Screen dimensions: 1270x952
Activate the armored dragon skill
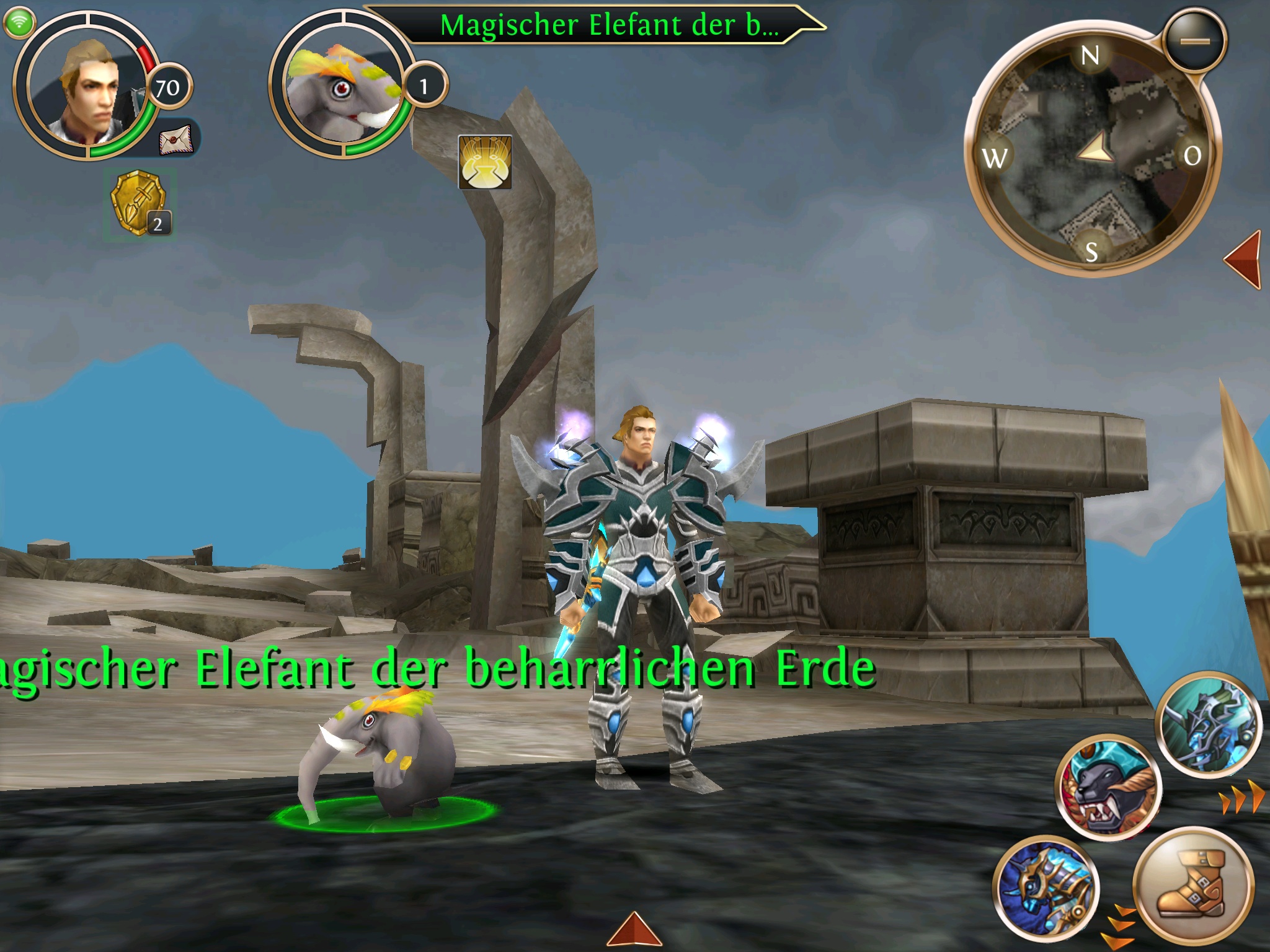point(1209,725)
